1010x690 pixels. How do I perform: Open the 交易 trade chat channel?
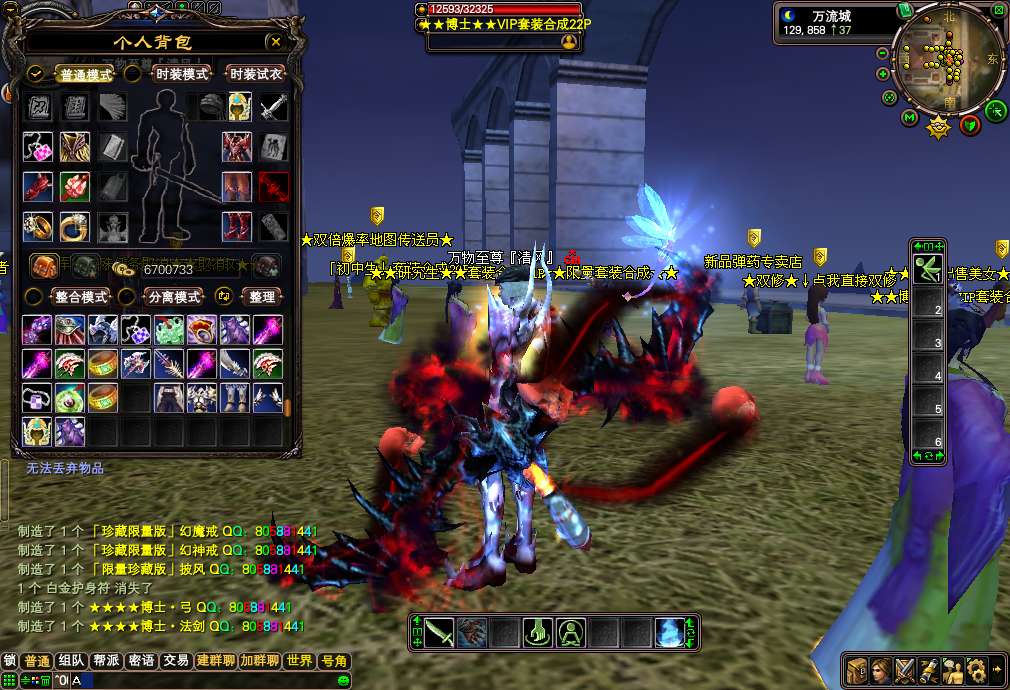[176, 661]
